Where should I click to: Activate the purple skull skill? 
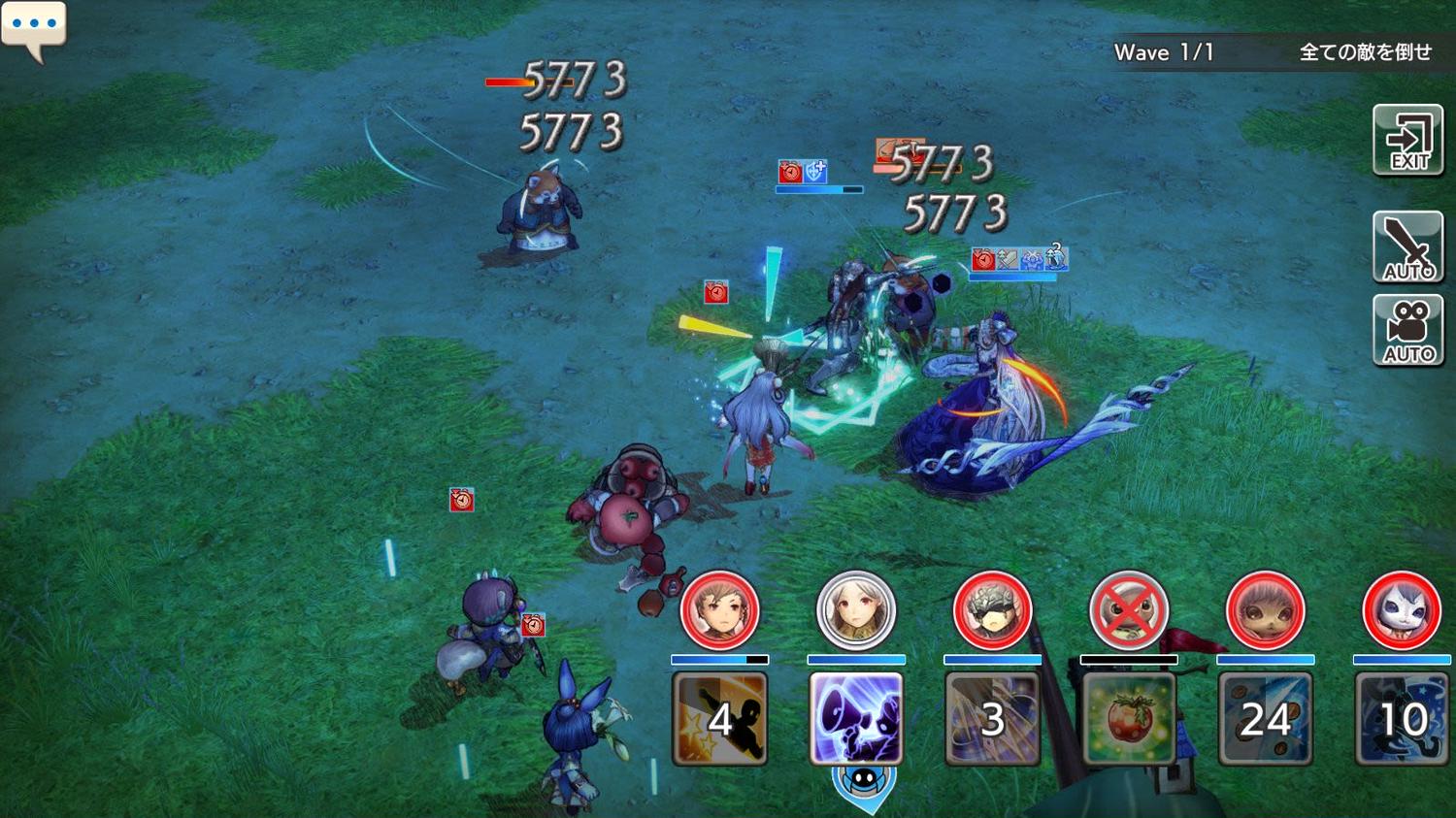click(x=856, y=719)
